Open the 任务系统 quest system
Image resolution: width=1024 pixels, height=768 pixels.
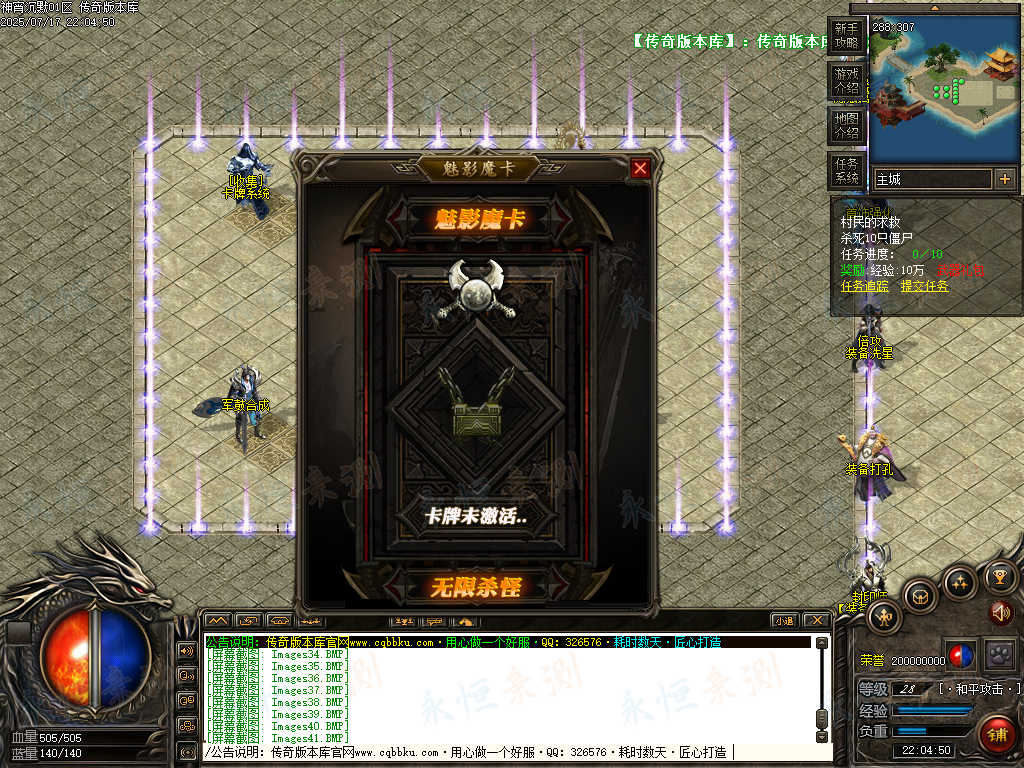(846, 171)
